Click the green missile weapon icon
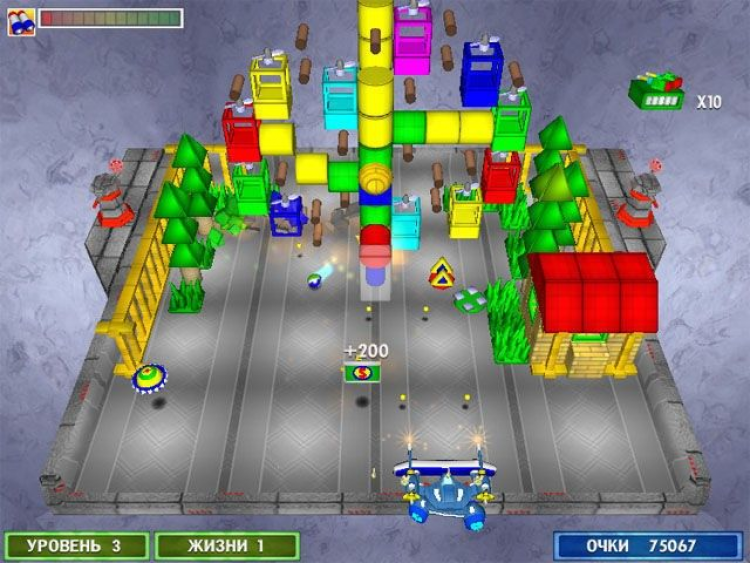The width and height of the screenshot is (750, 563). pos(655,92)
